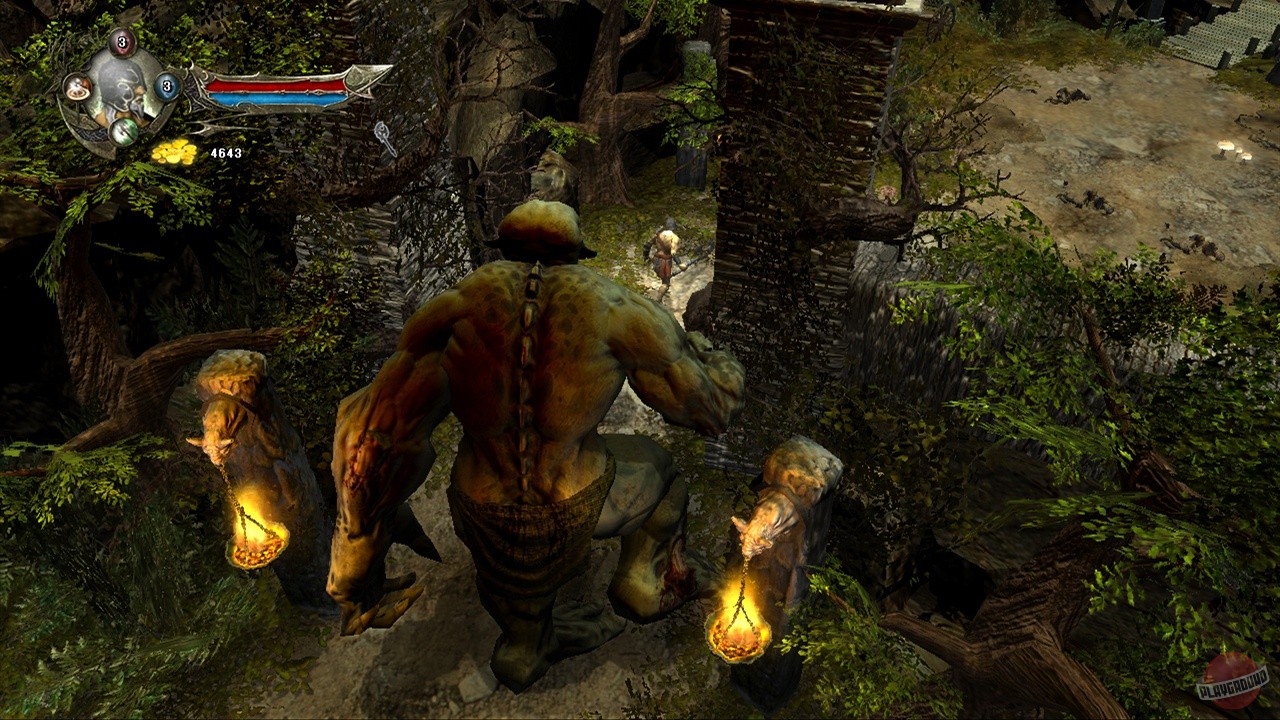The width and height of the screenshot is (1280, 720).
Task: Select the blue ability orb showing 3
Action: pos(166,86)
